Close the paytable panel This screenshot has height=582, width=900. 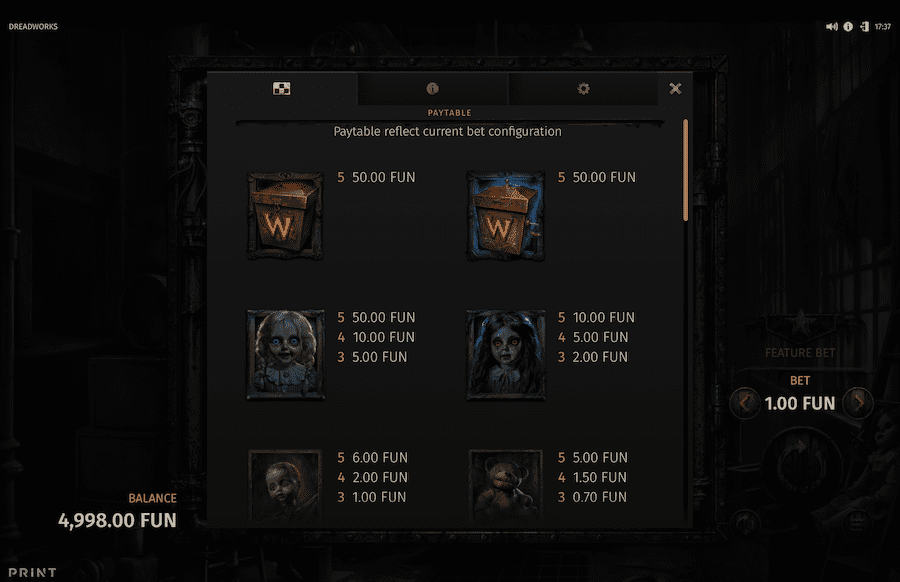click(x=675, y=89)
